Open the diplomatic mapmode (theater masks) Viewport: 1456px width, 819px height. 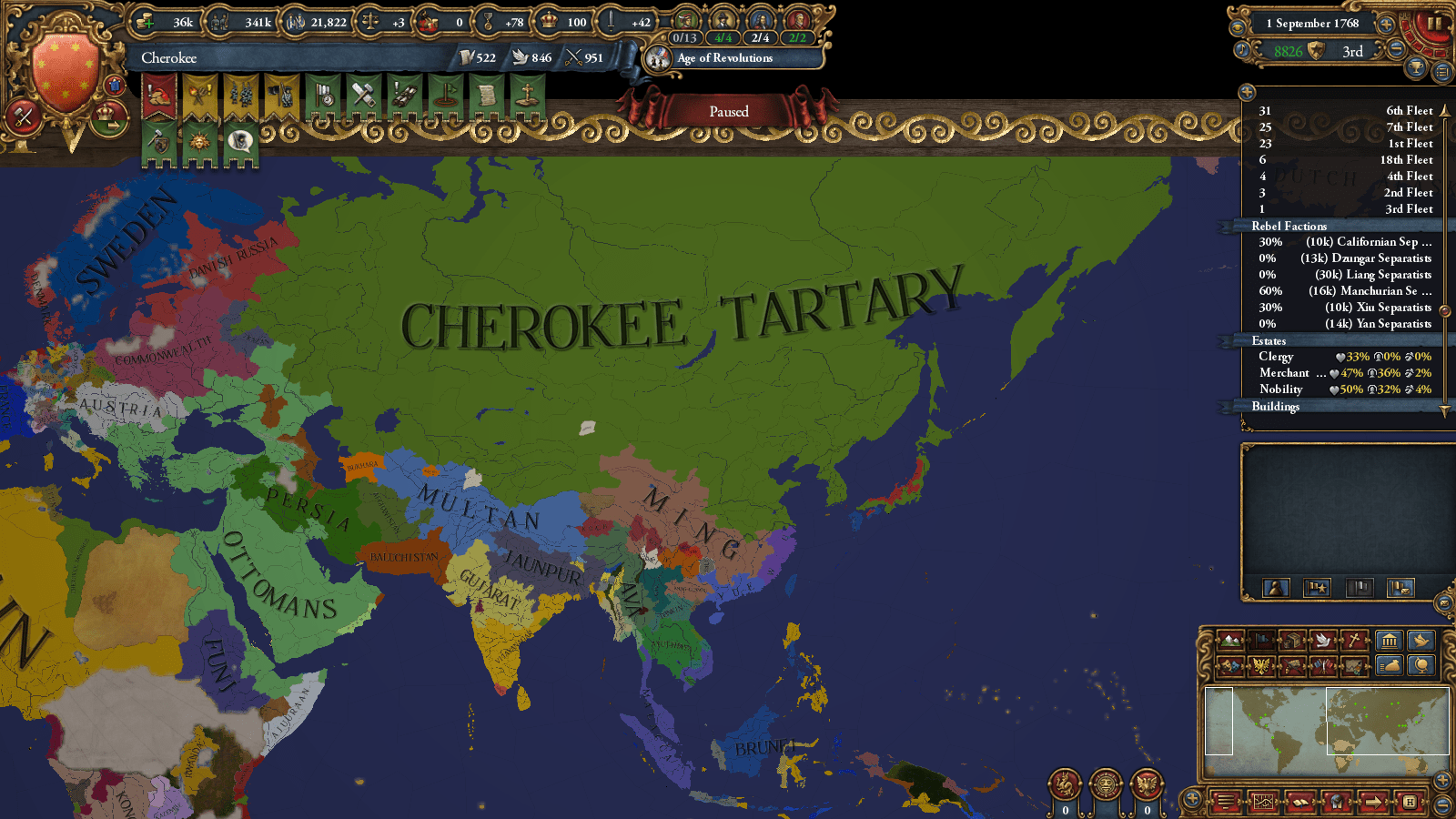click(1230, 668)
